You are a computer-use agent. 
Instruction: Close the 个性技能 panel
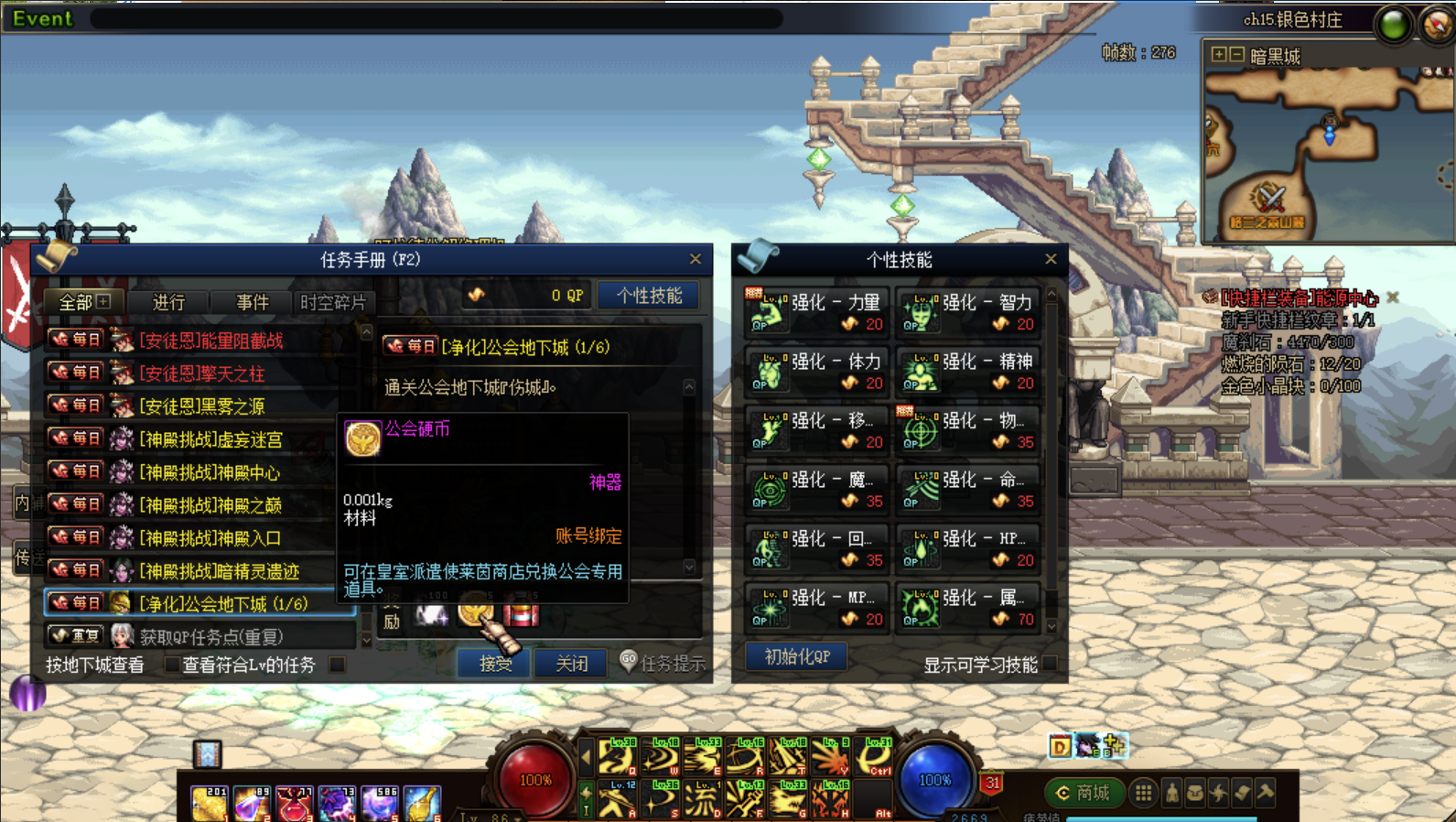pyautogui.click(x=1051, y=260)
